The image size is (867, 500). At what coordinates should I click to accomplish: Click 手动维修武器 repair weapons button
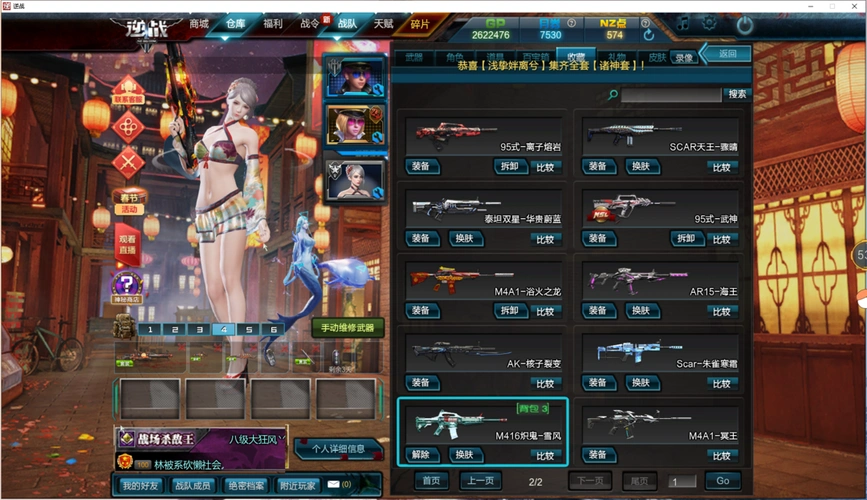point(347,328)
